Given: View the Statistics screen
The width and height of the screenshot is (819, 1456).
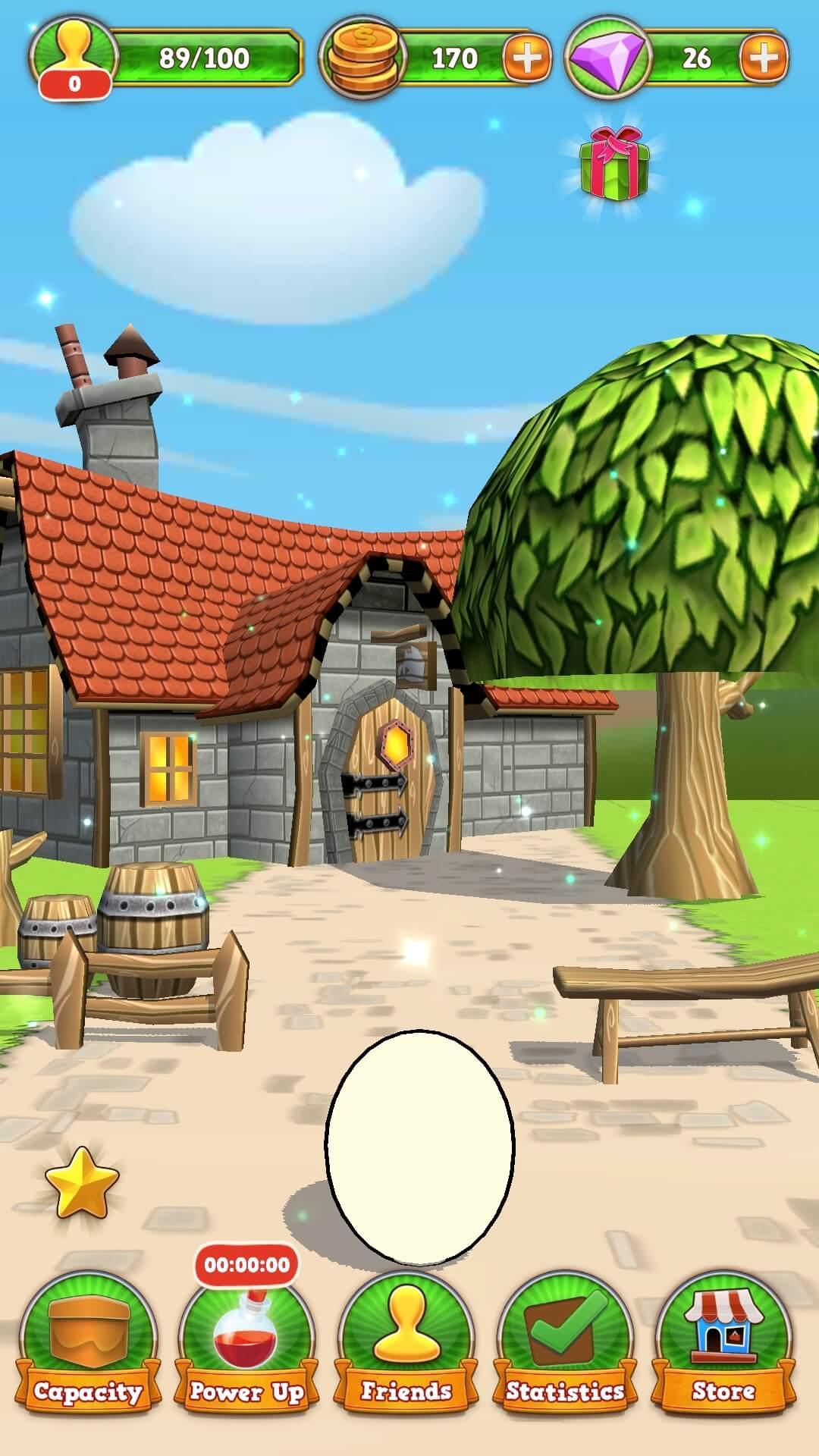Looking at the screenshot, I should 565,1344.
